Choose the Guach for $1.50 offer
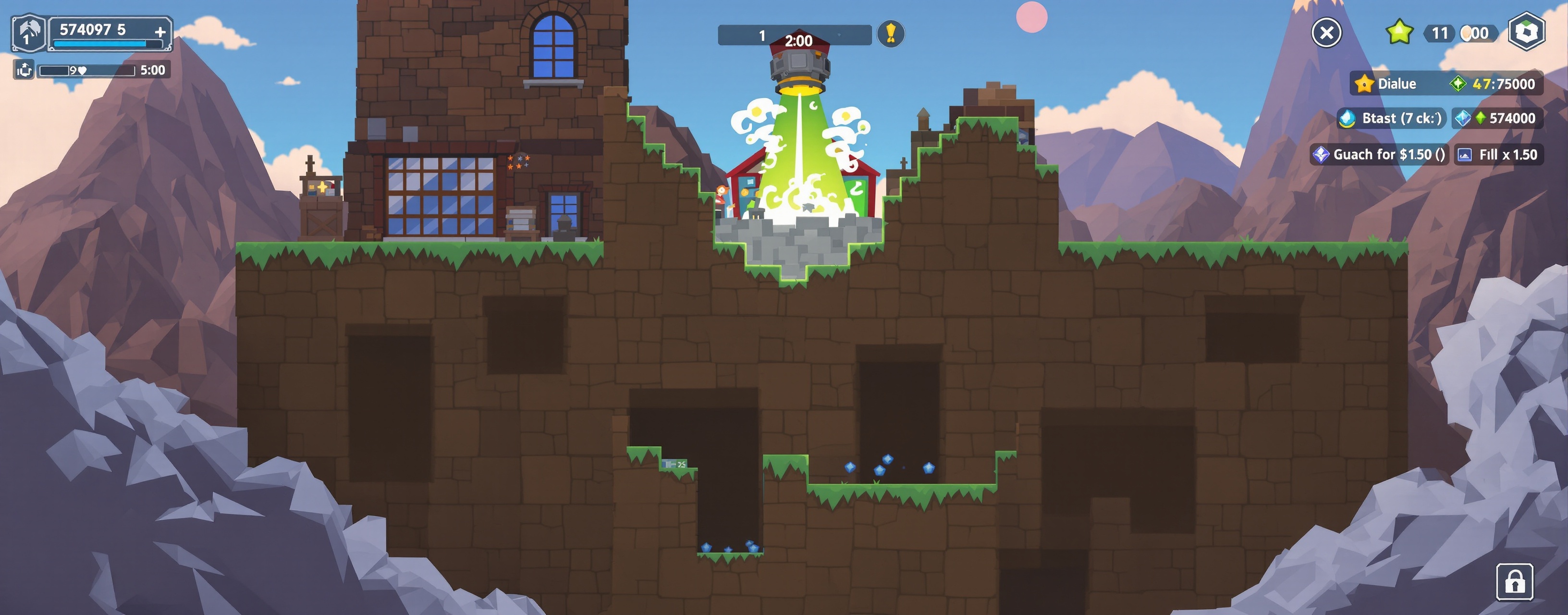 click(1379, 155)
